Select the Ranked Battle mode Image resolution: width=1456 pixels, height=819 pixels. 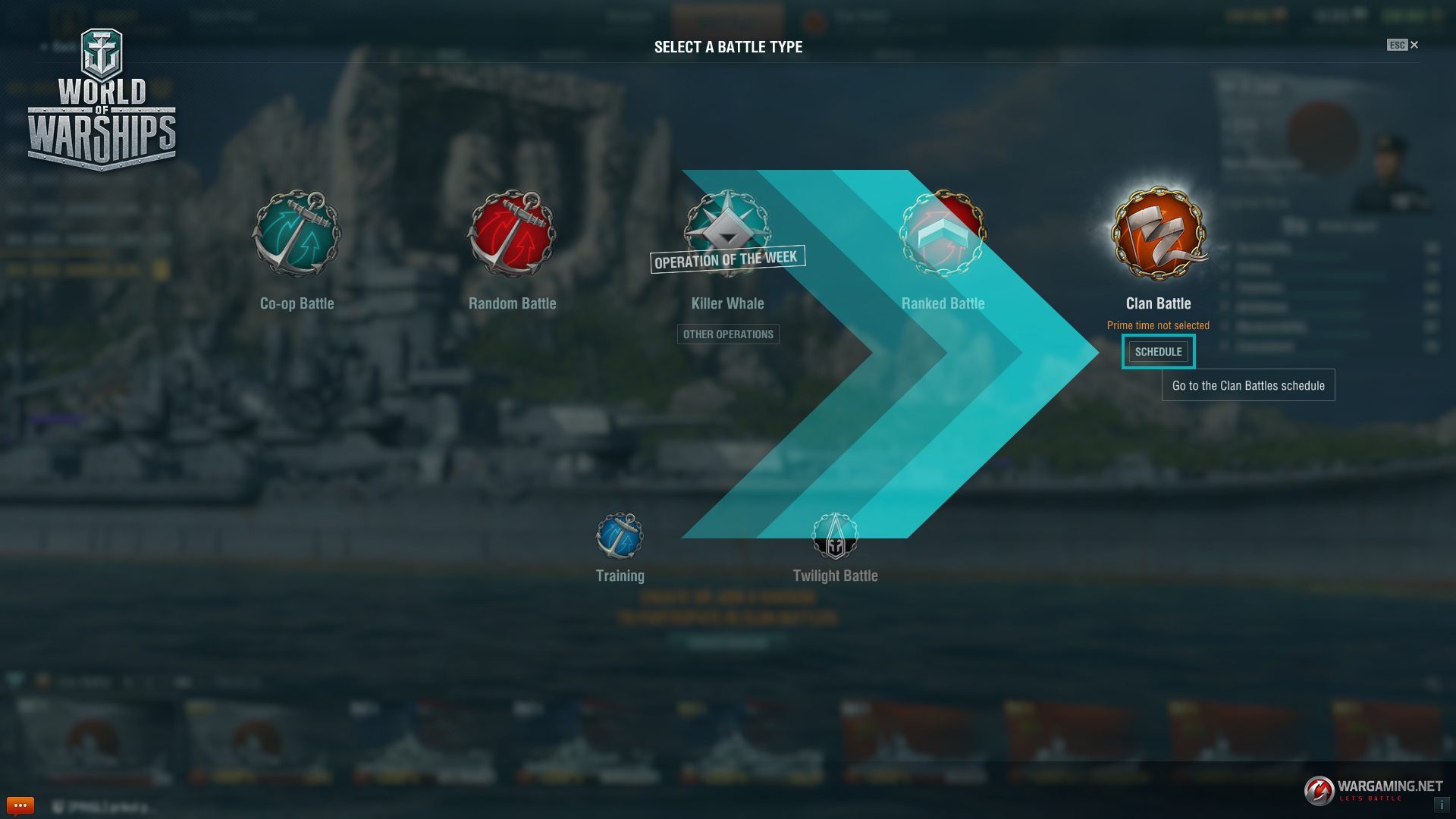[943, 235]
